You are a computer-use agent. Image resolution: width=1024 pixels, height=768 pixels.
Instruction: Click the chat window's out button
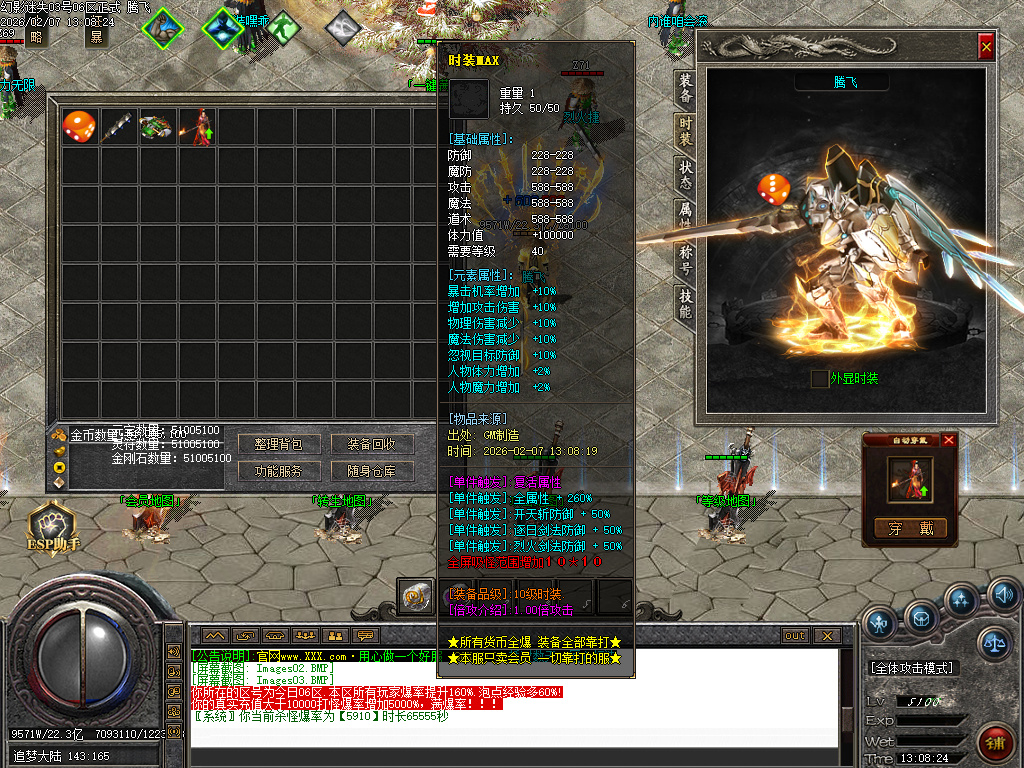[x=795, y=635]
